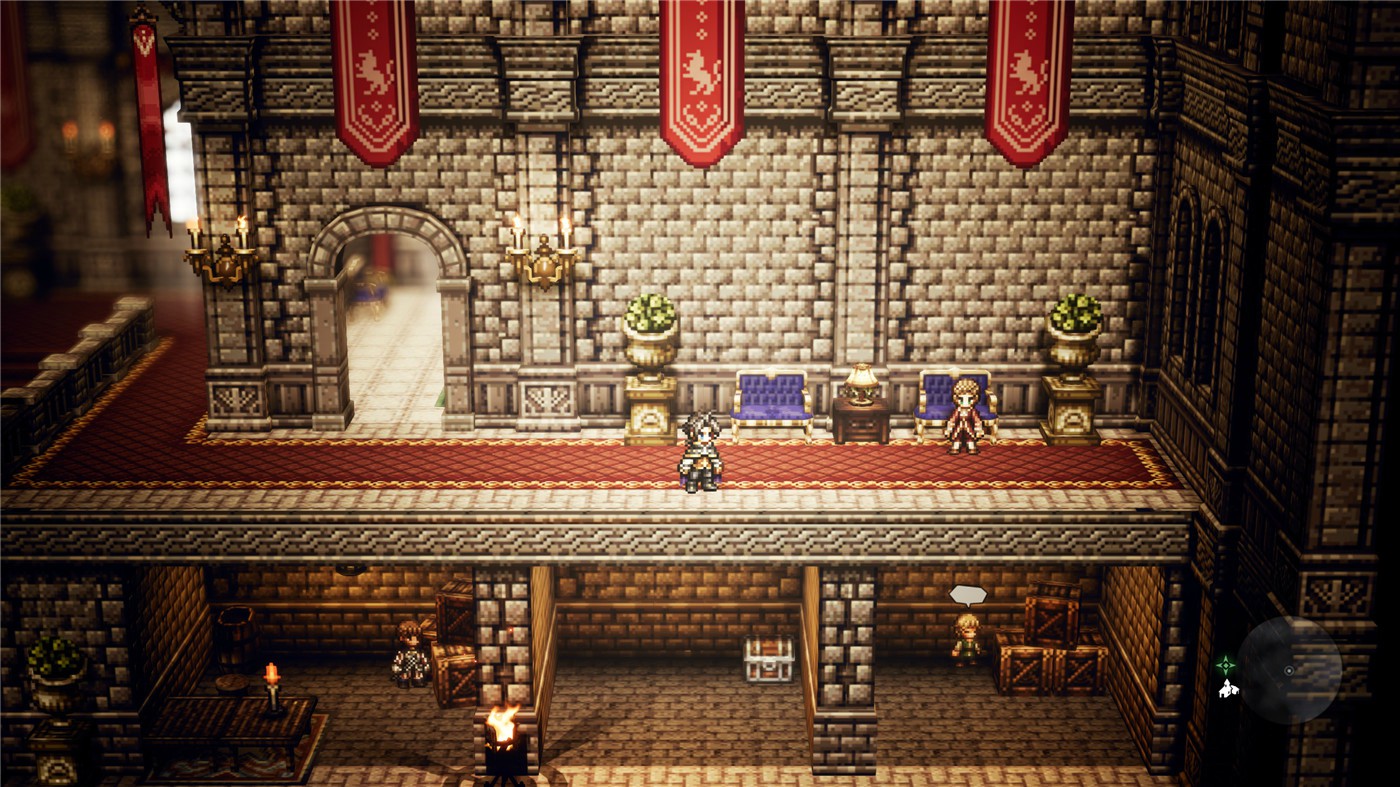Open the circular radar minimap

tap(1289, 669)
